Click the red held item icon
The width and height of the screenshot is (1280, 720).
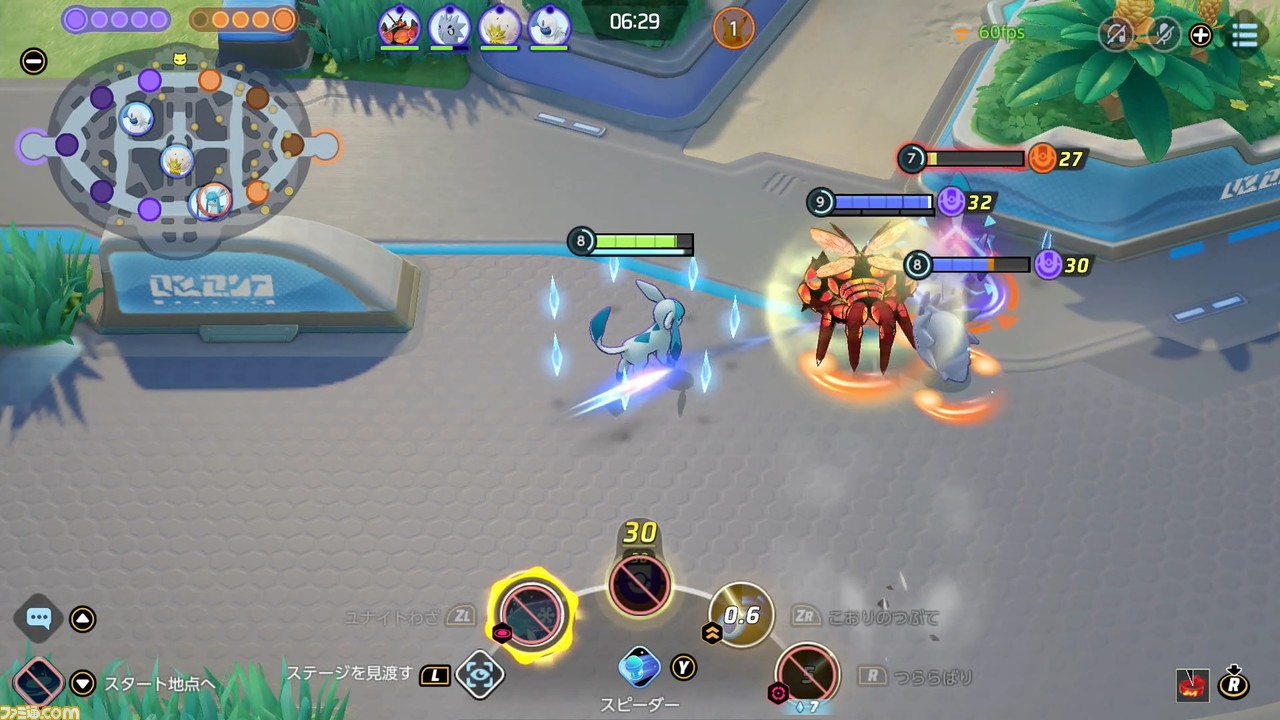(x=1192, y=685)
